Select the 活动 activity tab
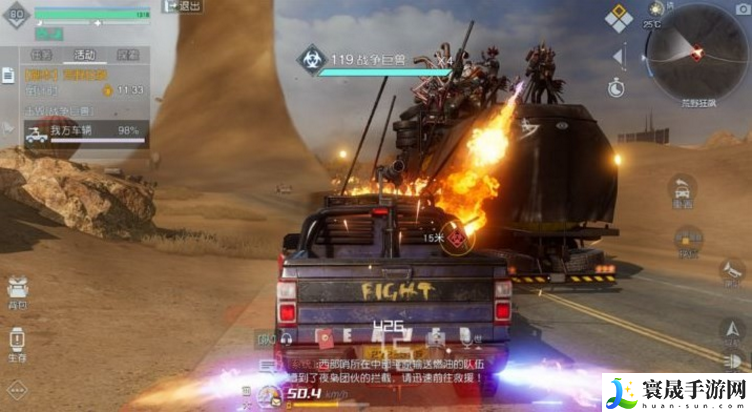Viewport: 752px width, 412px height. [85, 55]
